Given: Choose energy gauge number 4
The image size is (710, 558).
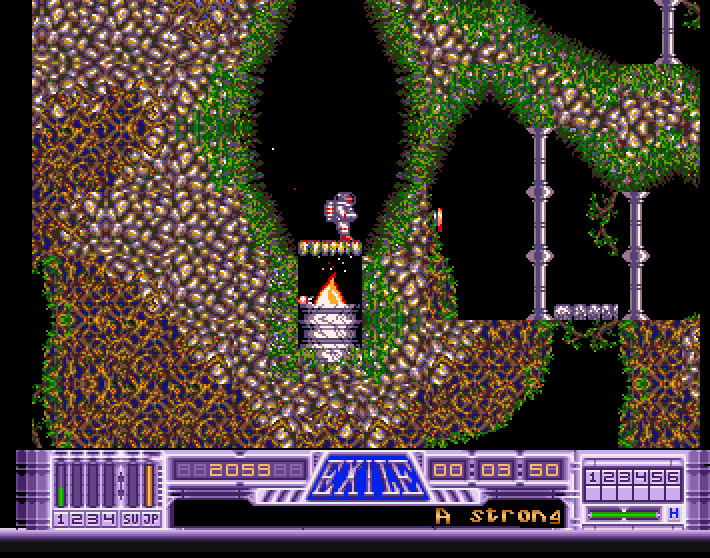Looking at the screenshot, I should [x=107, y=485].
